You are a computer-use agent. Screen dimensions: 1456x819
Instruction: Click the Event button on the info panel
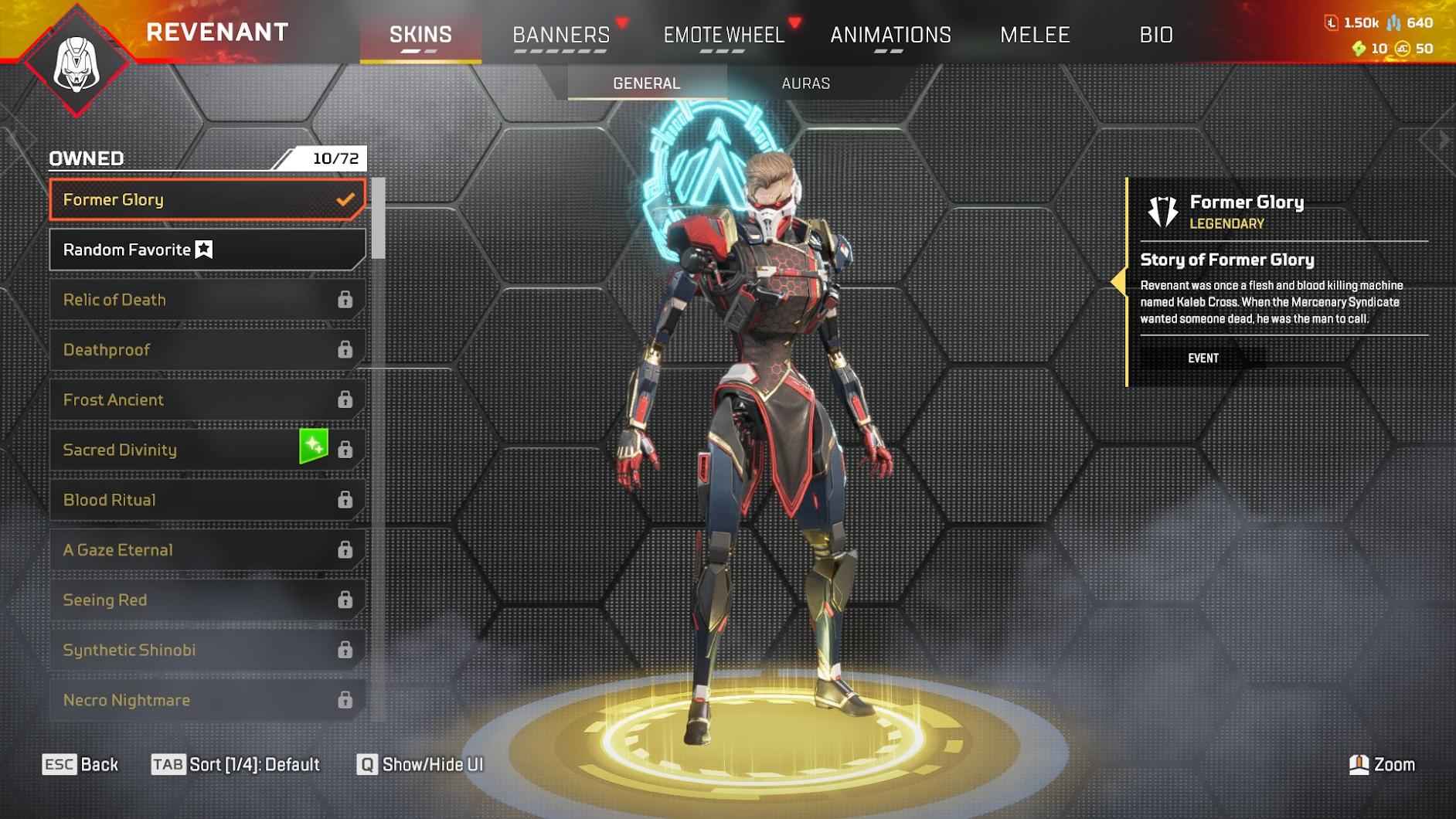(x=1203, y=358)
